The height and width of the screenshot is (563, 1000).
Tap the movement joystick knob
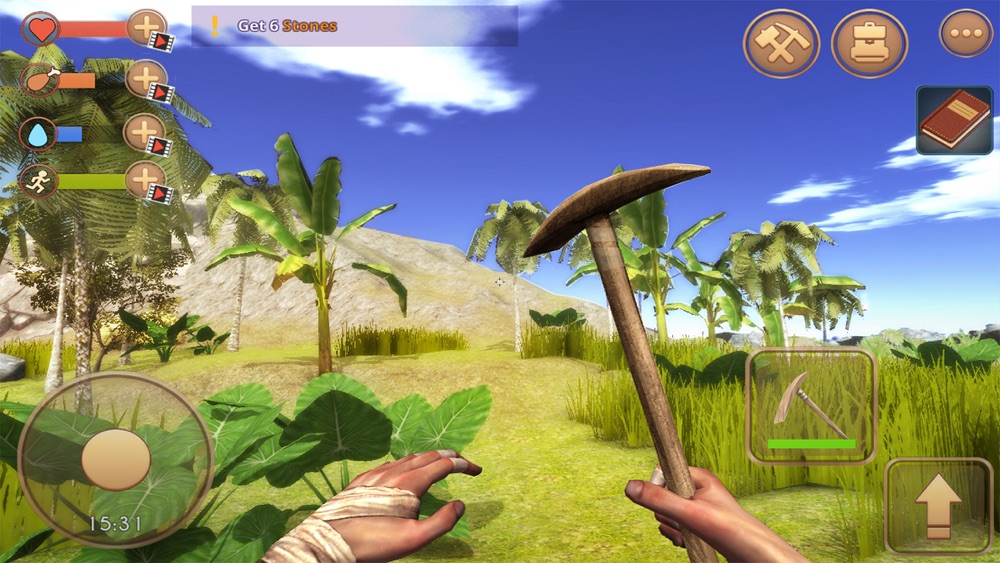[x=116, y=460]
